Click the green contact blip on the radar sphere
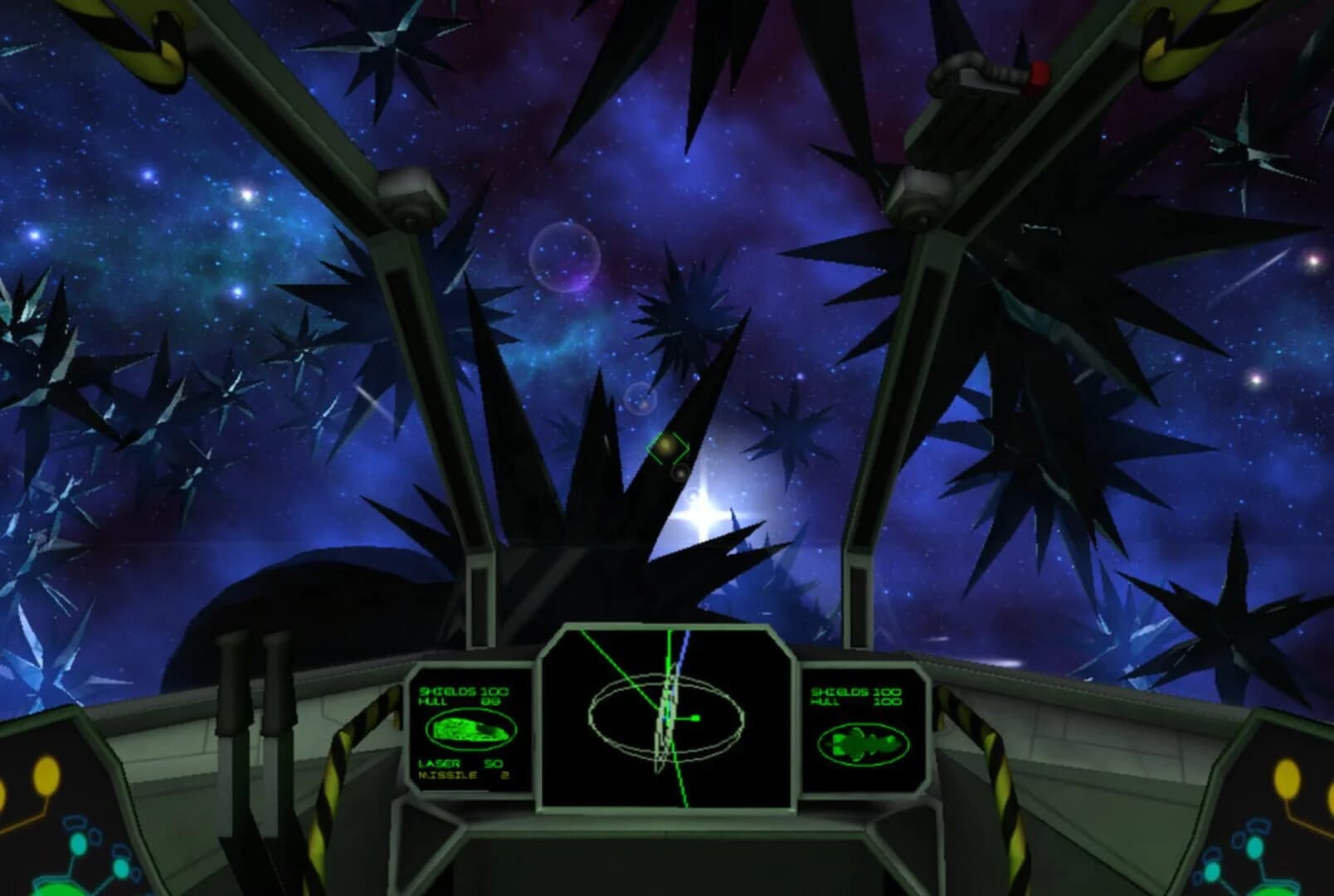 coord(695,718)
